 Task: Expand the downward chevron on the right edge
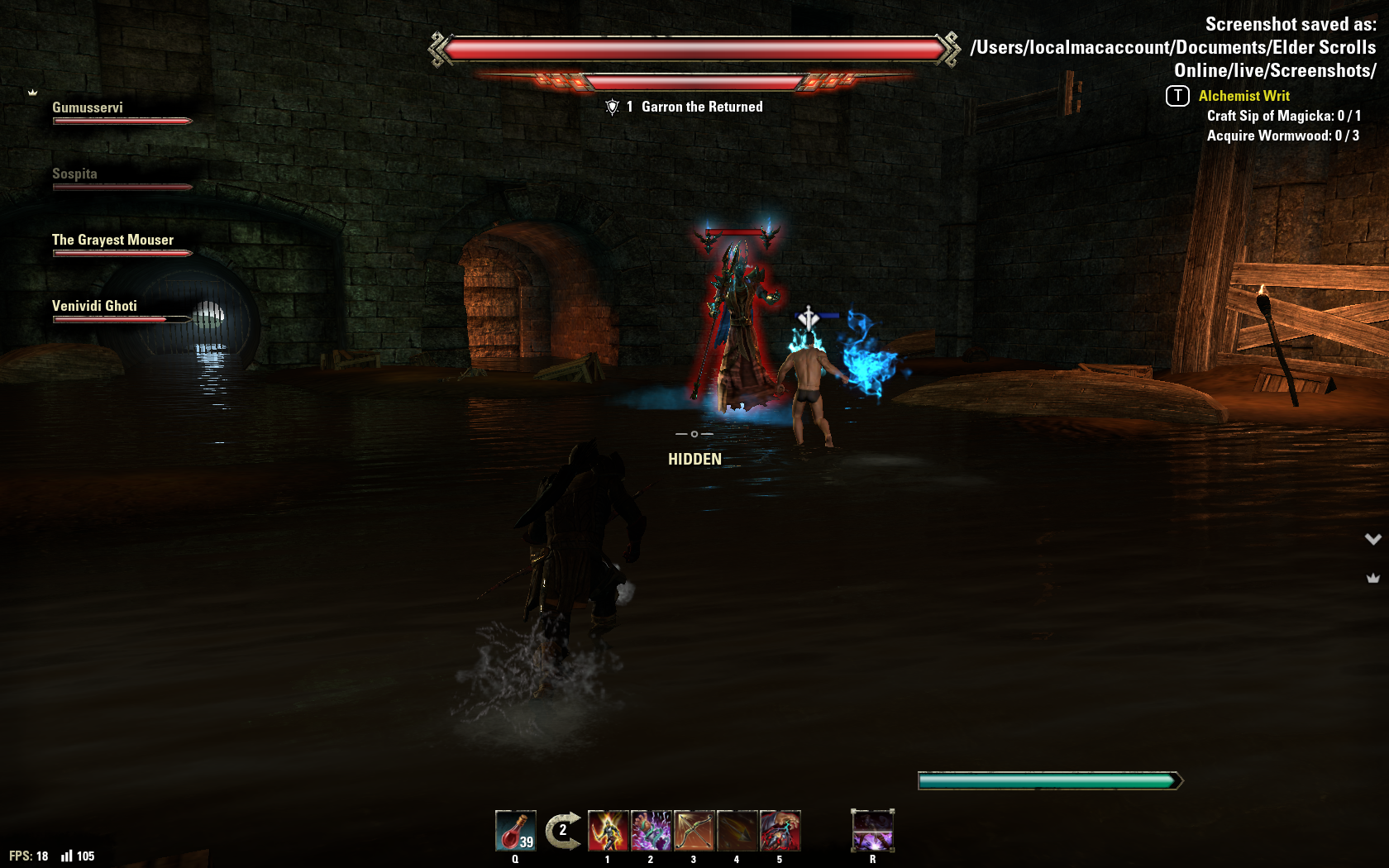pos(1373,539)
